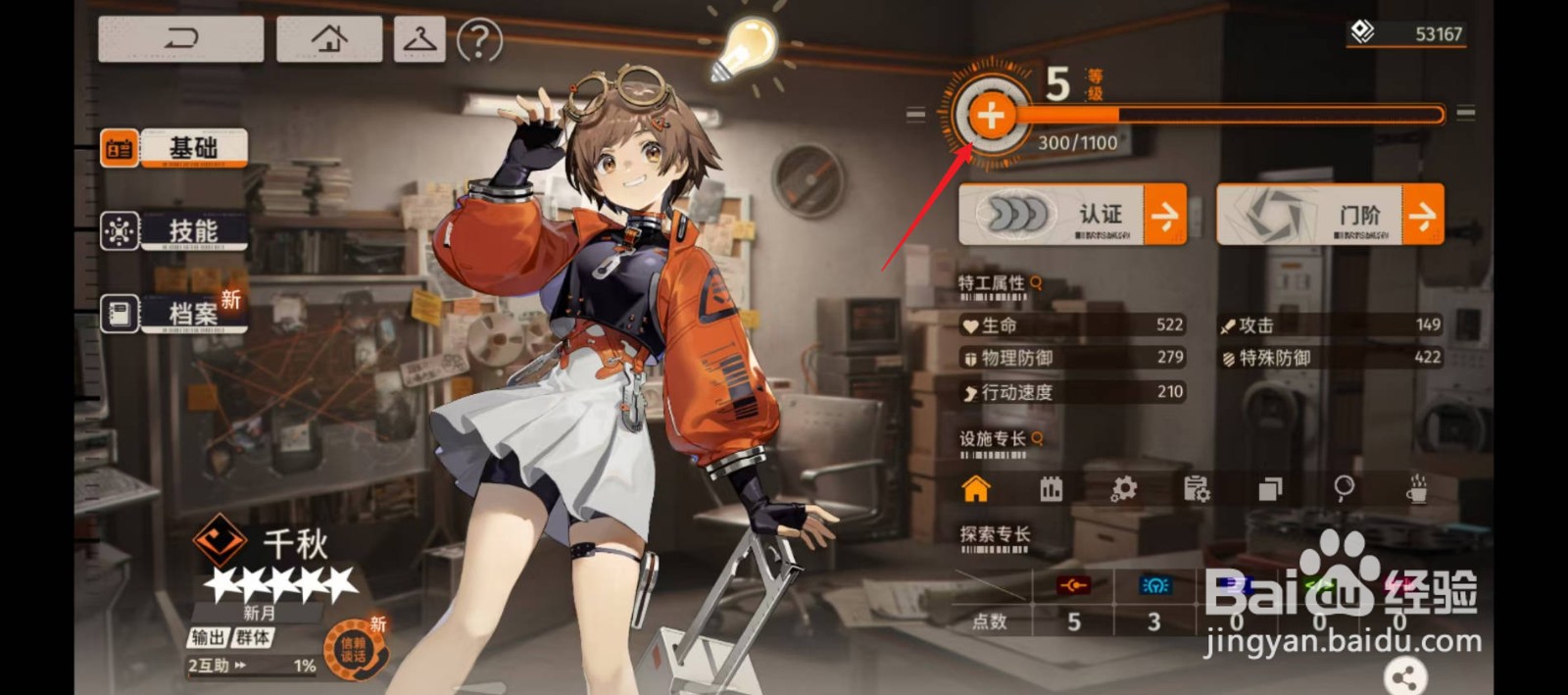This screenshot has width=1568, height=695.
Task: Select the gear facility icon
Action: coord(1124,488)
